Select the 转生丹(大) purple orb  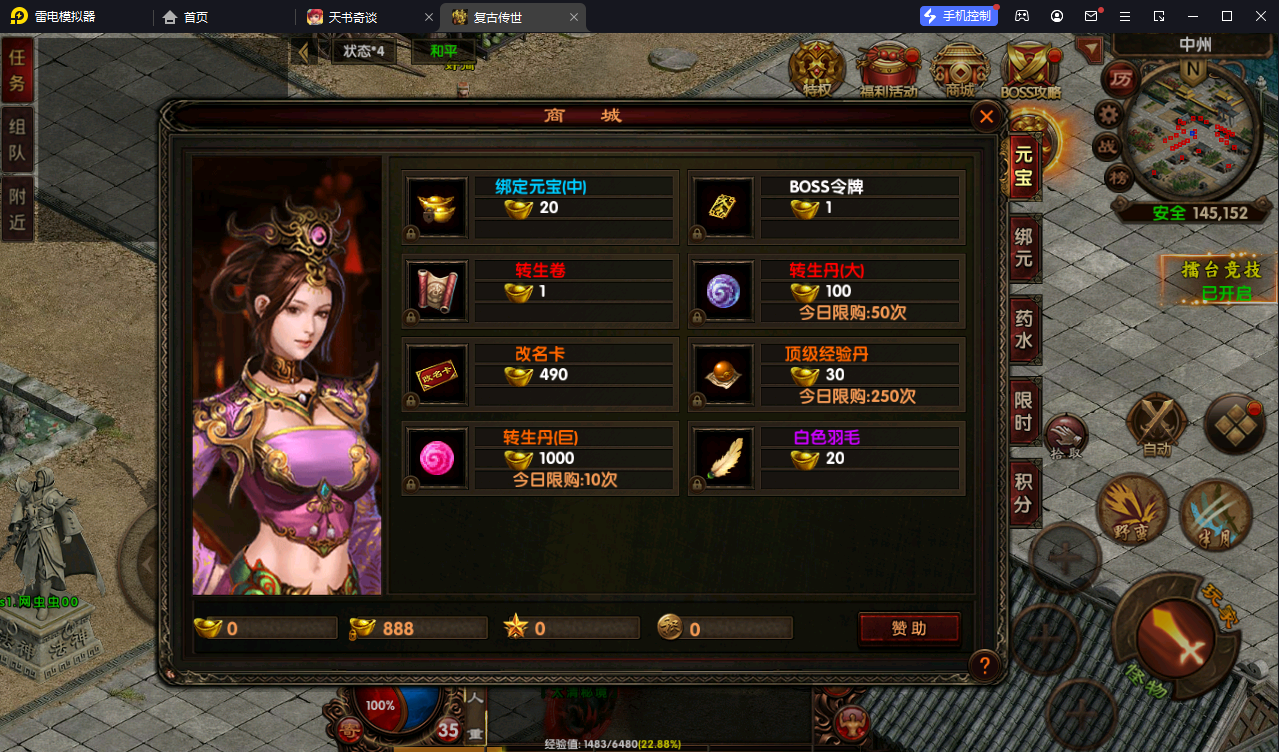[724, 291]
